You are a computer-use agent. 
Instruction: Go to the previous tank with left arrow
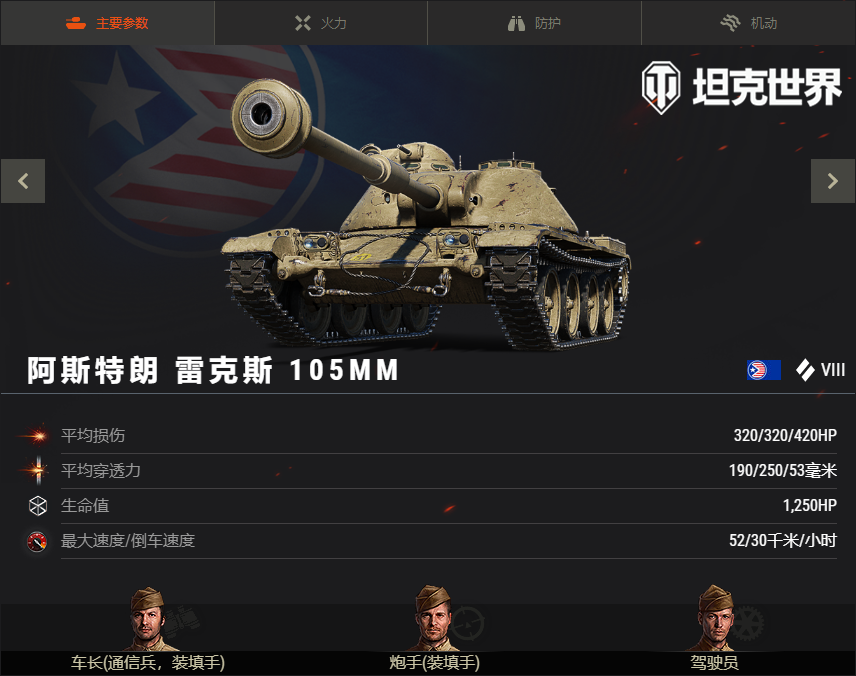click(23, 181)
